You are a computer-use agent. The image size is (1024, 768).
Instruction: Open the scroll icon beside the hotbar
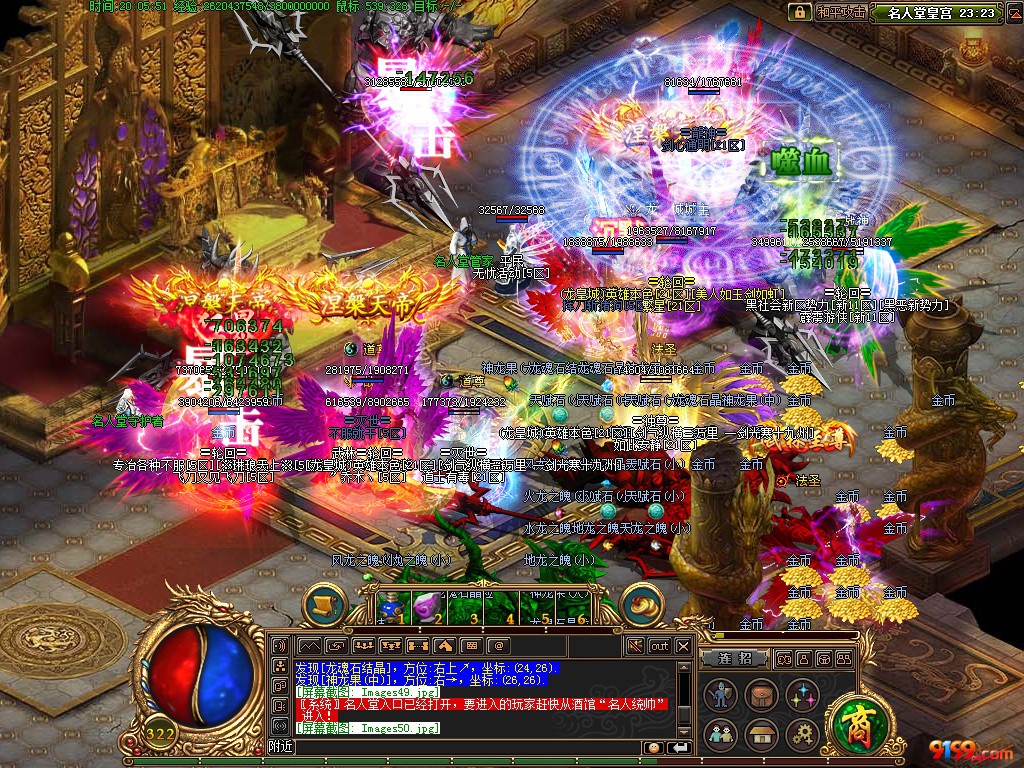[x=325, y=604]
